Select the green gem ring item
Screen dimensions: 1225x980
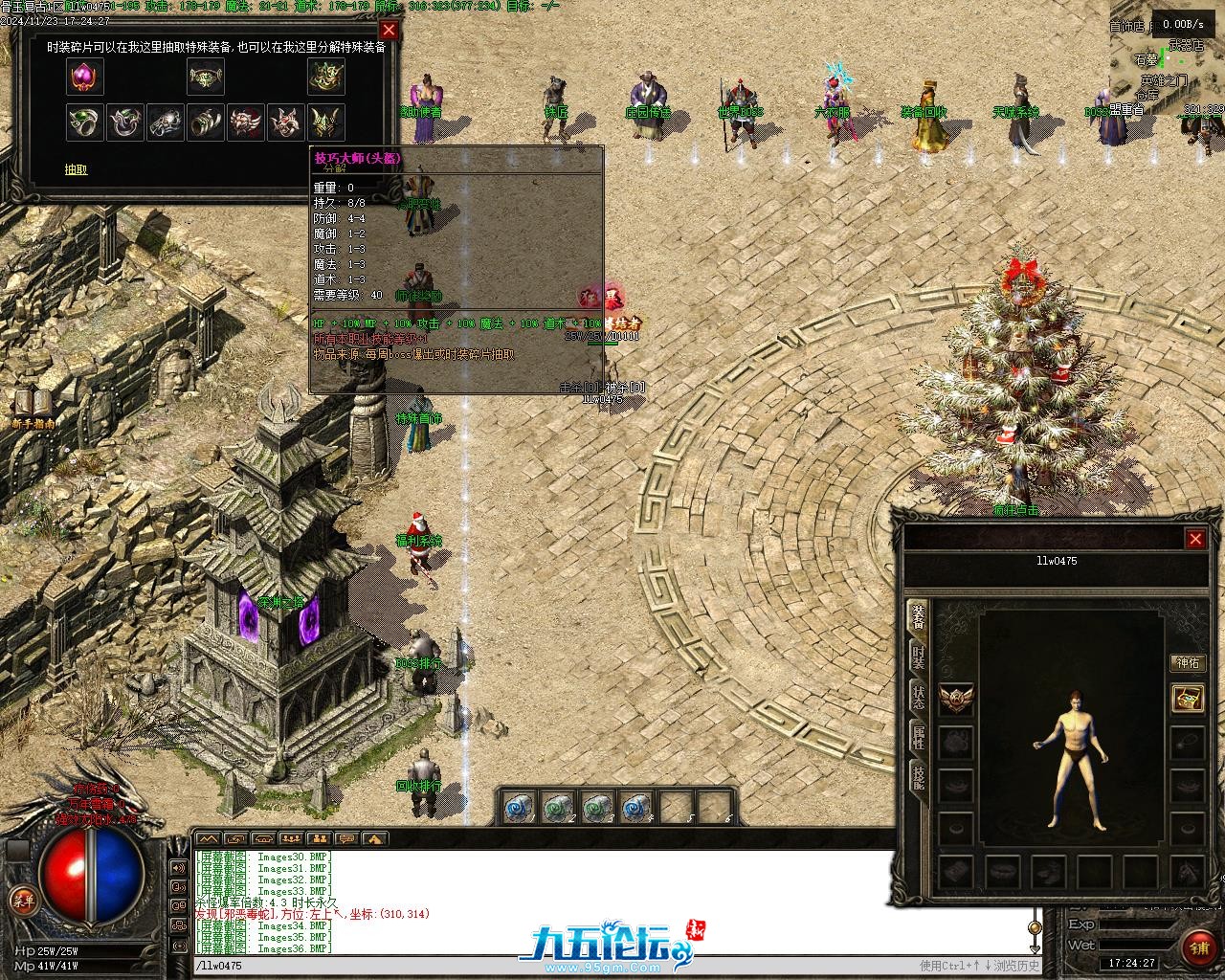click(85, 122)
